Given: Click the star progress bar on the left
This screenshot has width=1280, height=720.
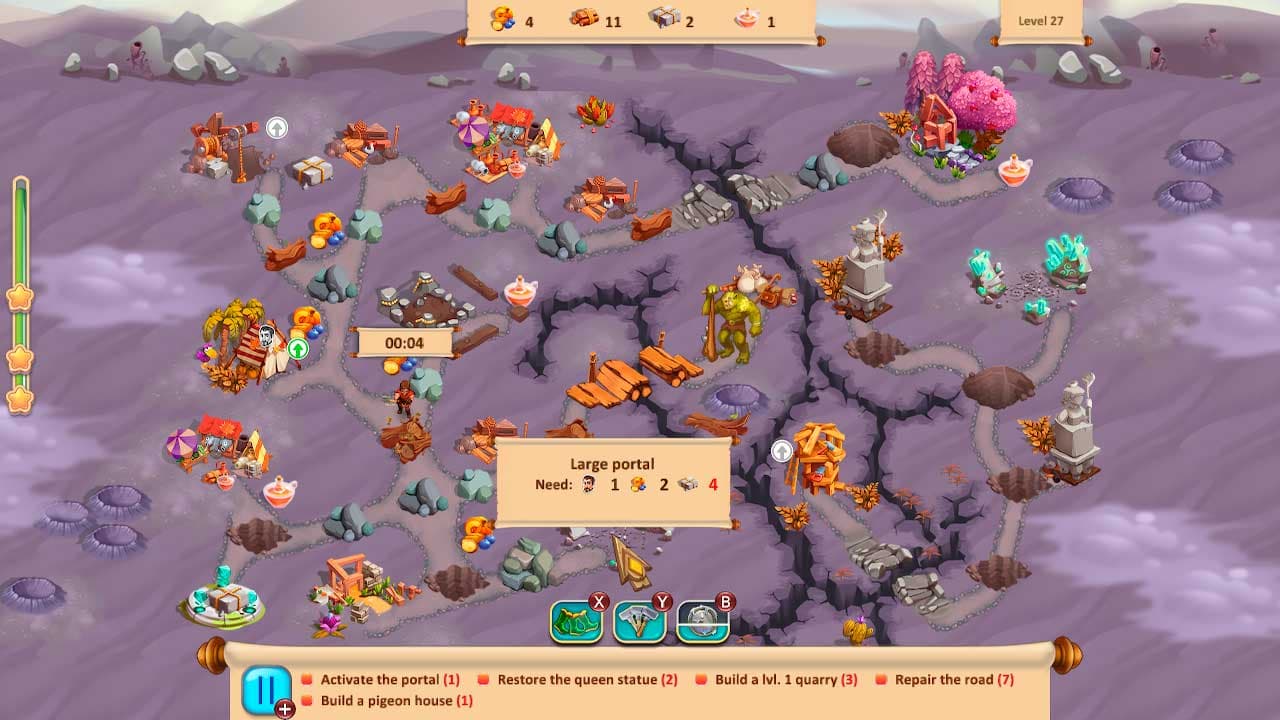Looking at the screenshot, I should (20, 300).
